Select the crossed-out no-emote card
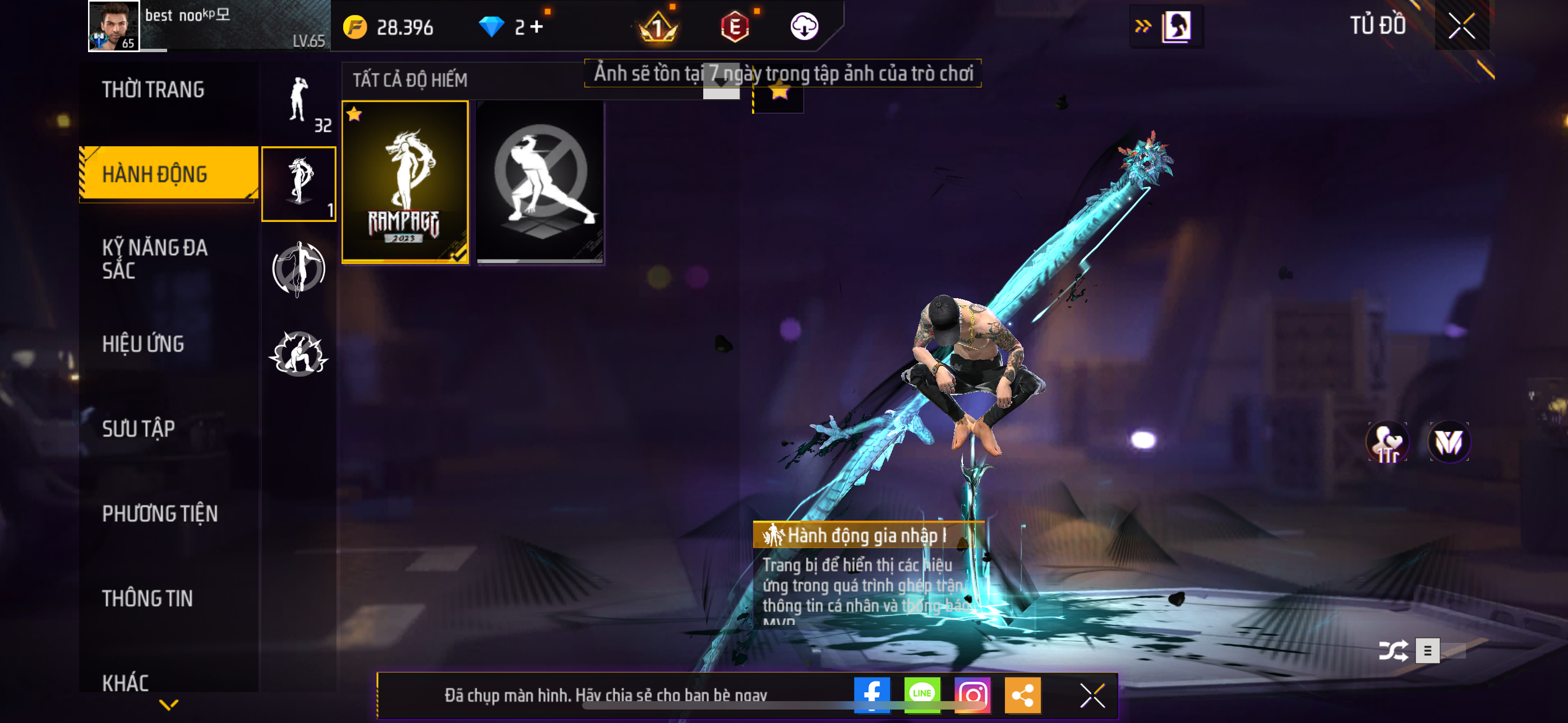 pyautogui.click(x=540, y=182)
